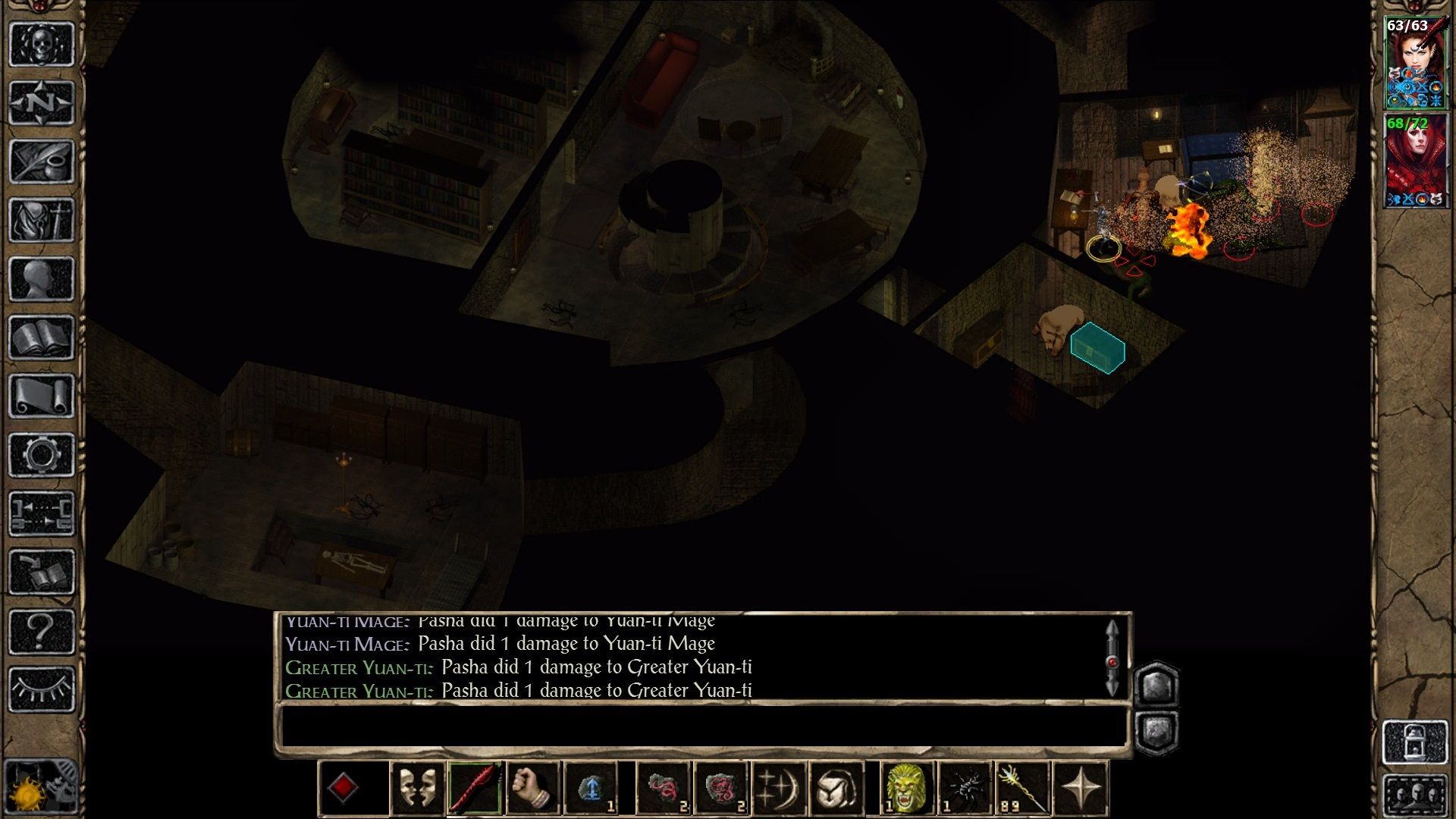The width and height of the screenshot is (1456, 819).
Task: Open the priest scroll screen
Action: coord(42,396)
